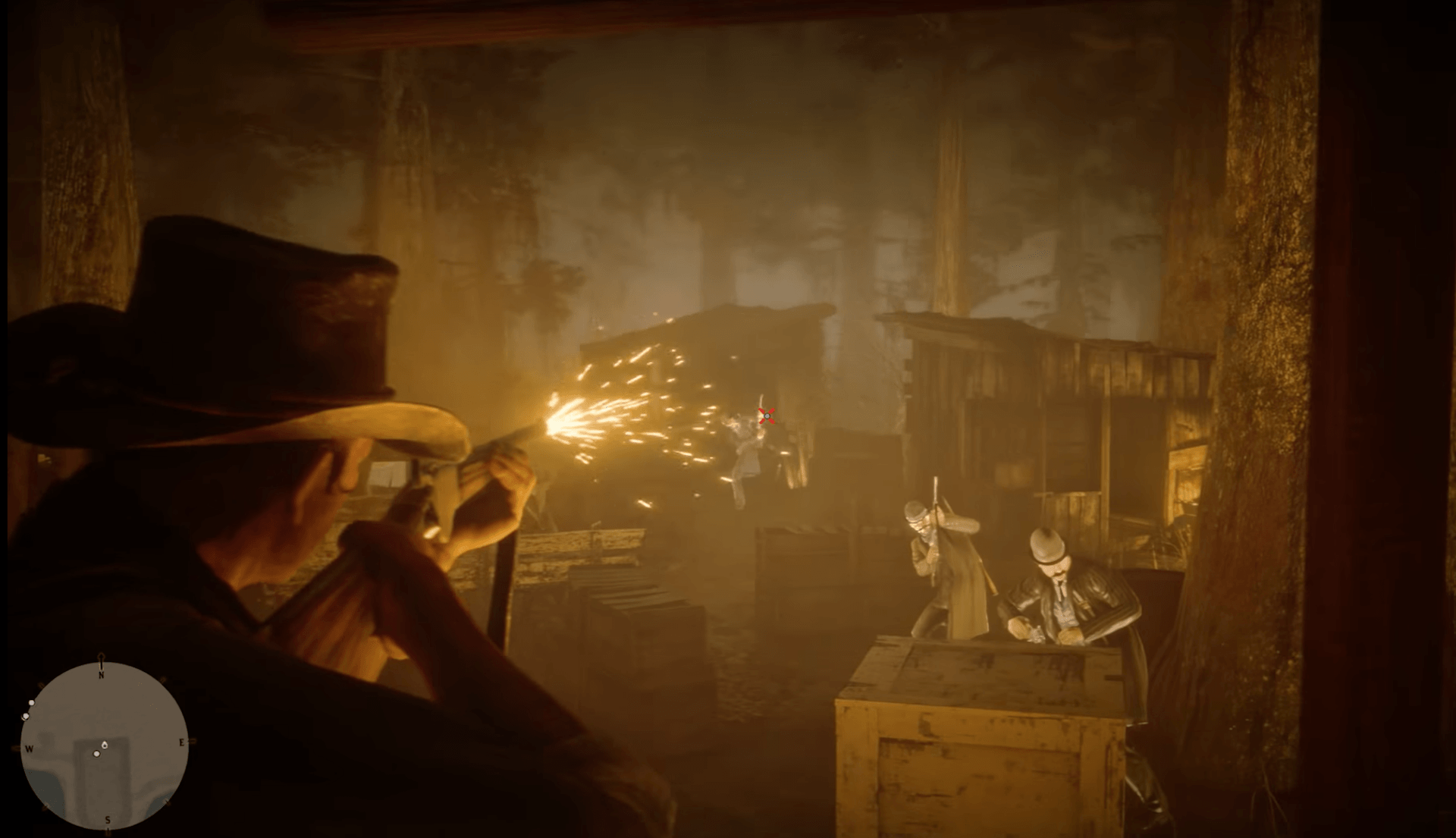Image resolution: width=1456 pixels, height=838 pixels.
Task: Select the N marker on the compass
Action: [x=101, y=674]
